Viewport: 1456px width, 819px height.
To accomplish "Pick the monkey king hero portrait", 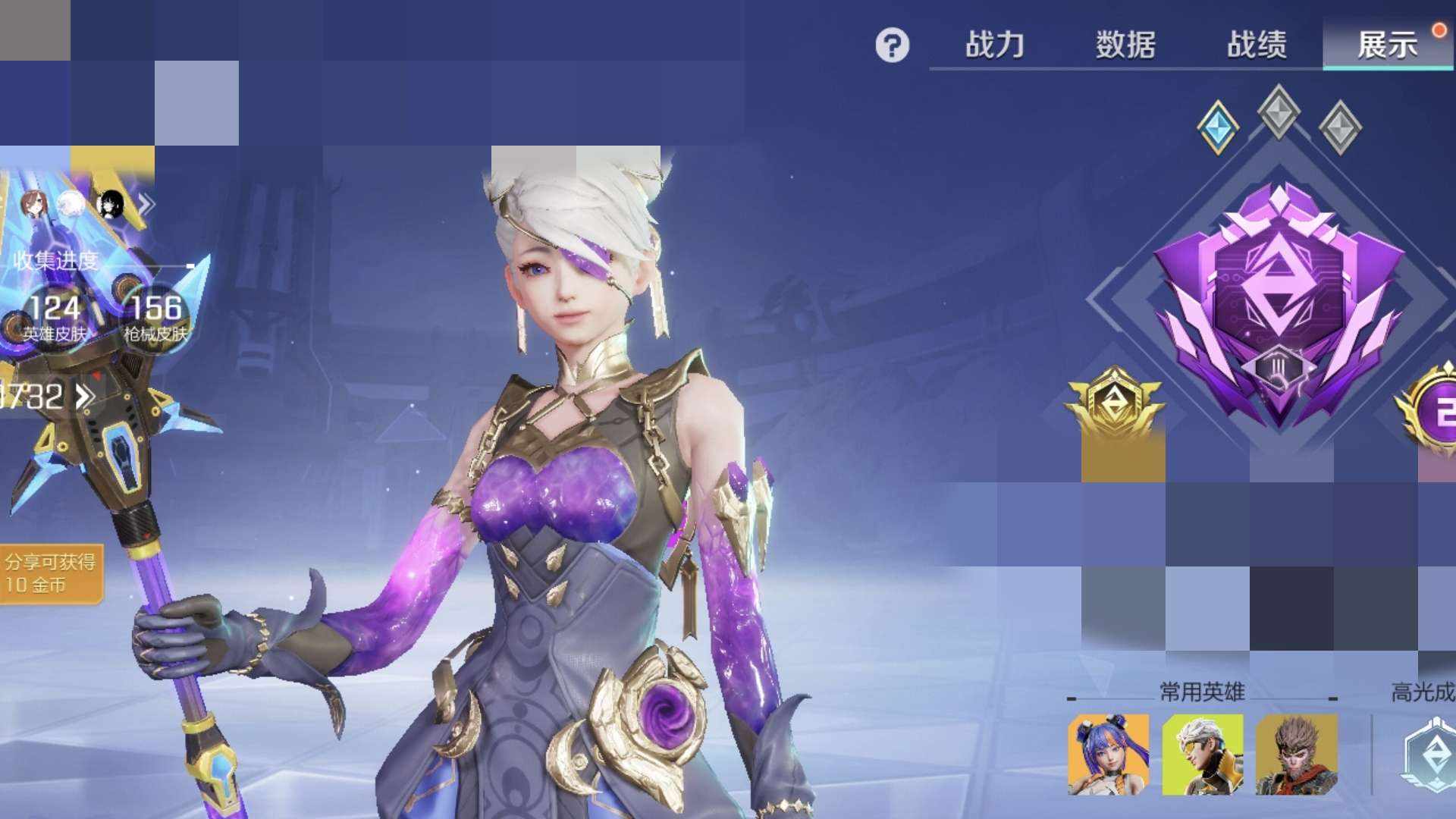I will 1296,755.
